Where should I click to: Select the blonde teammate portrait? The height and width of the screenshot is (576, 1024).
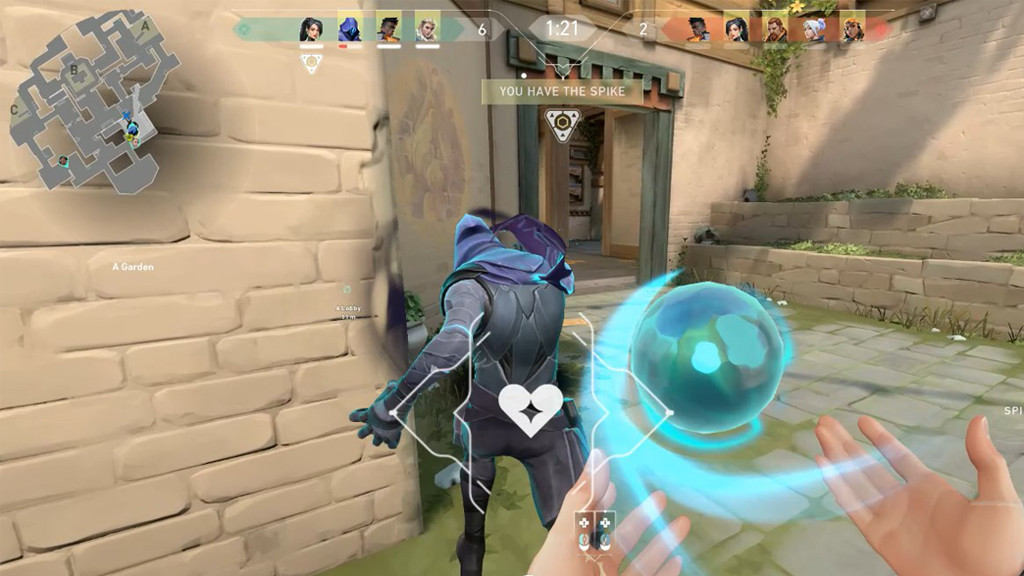click(427, 28)
